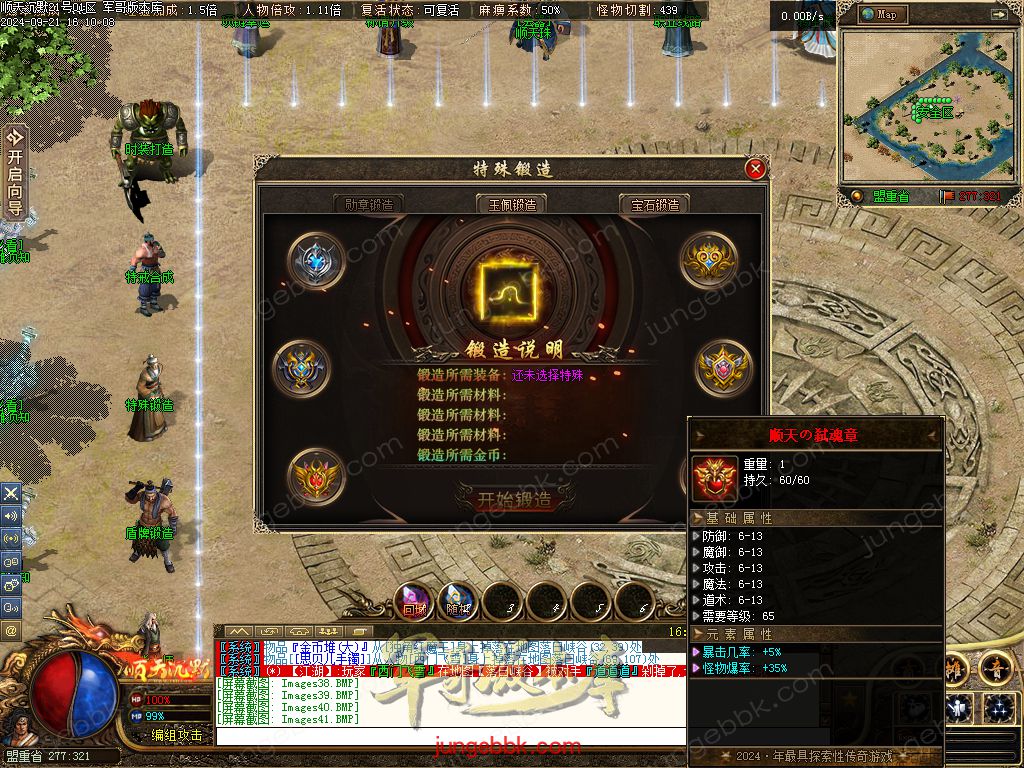Click the crossed swords icon in left sidebar
The width and height of the screenshot is (1024, 768).
[11, 493]
